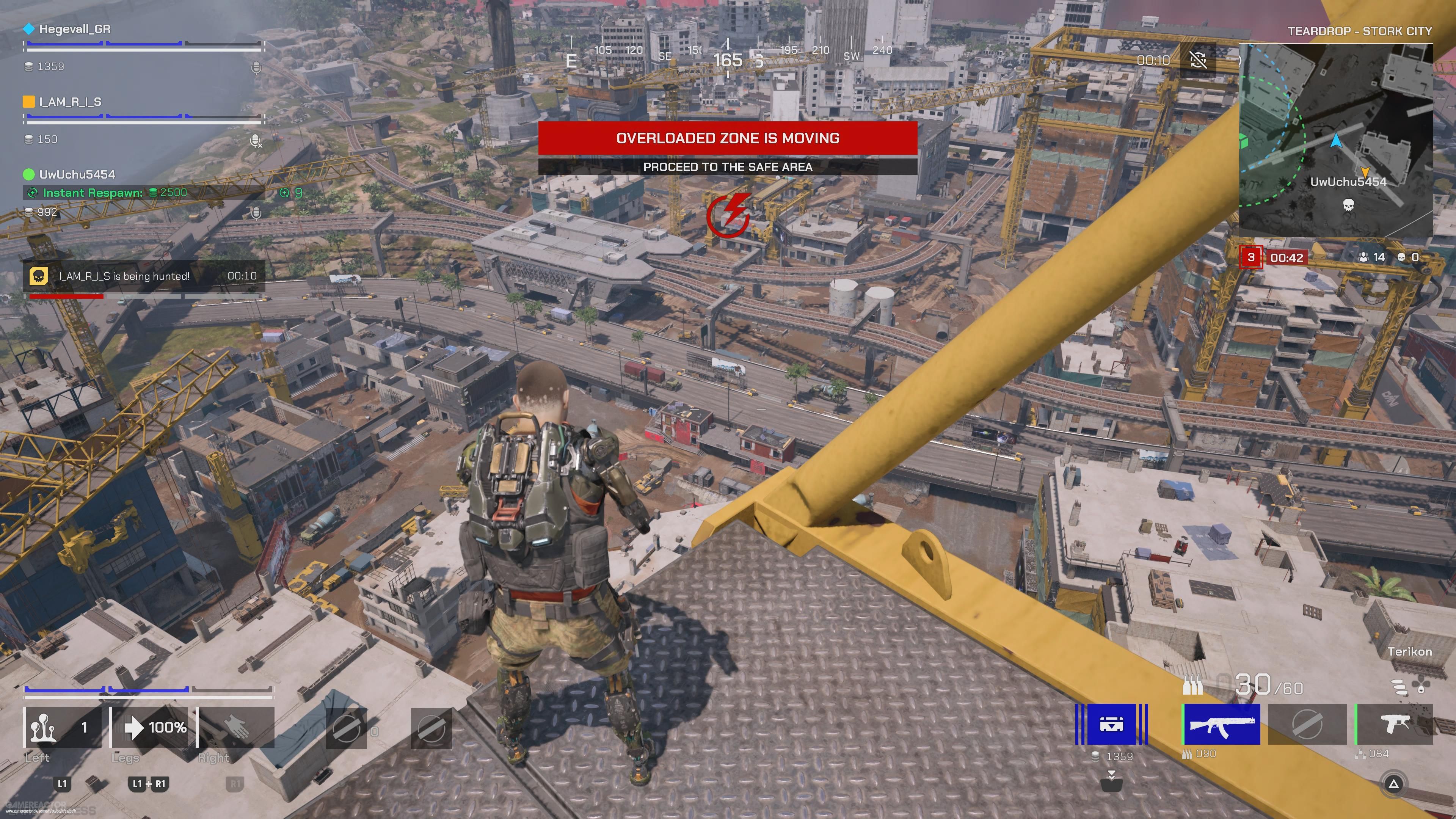This screenshot has width=1456, height=819.
Task: Select the blue supply crate item slot
Action: (1111, 724)
